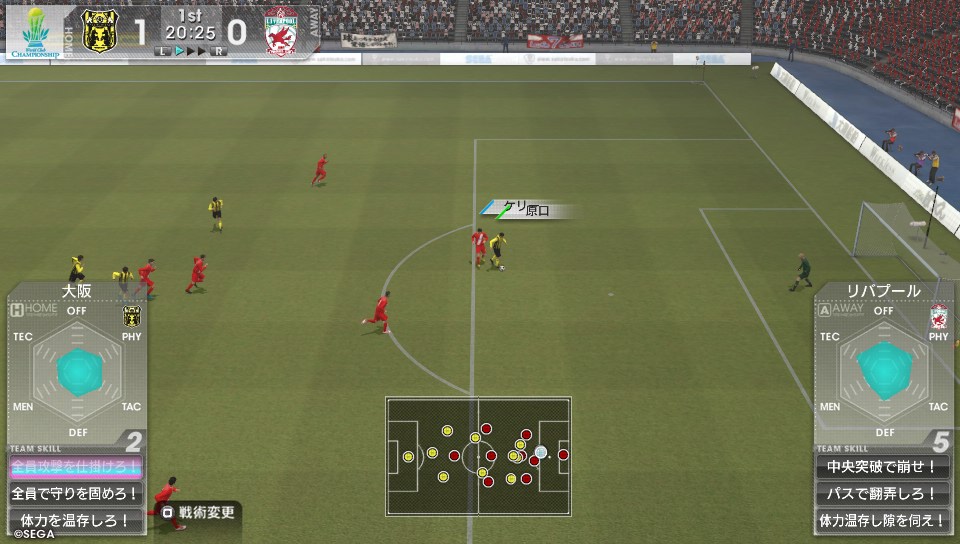Choose Liverpool's パスで翻弄しろ！ skill
The width and height of the screenshot is (960, 544).
point(882,493)
